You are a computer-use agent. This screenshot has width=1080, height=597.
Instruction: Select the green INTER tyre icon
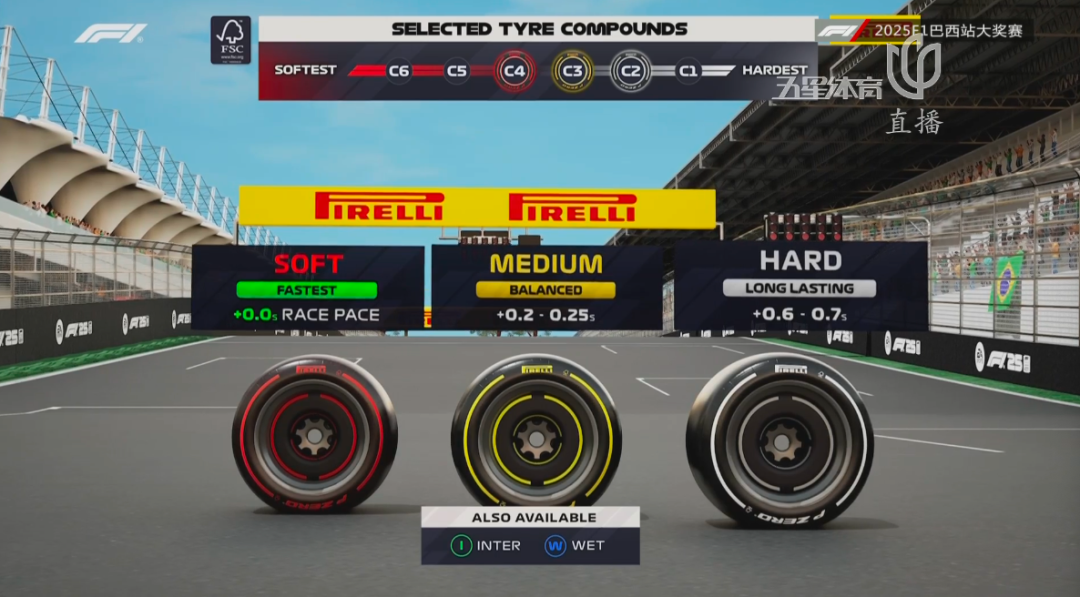(x=461, y=546)
